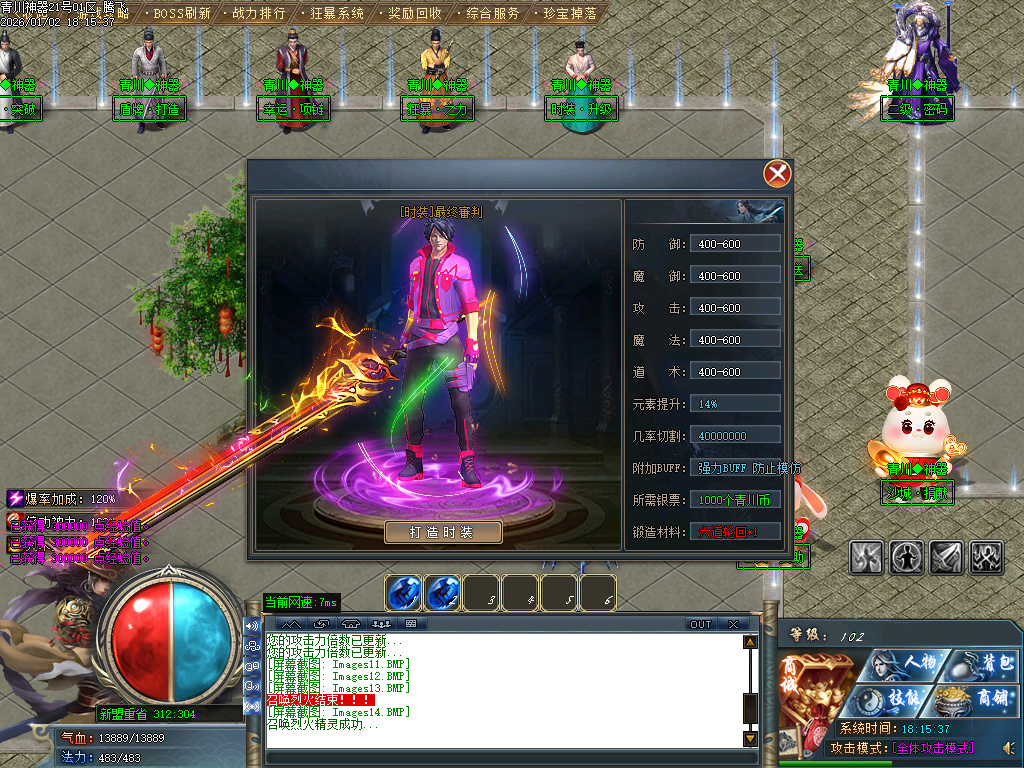Open the 战力排行 ranking menu
The width and height of the screenshot is (1024, 768).
click(x=258, y=14)
